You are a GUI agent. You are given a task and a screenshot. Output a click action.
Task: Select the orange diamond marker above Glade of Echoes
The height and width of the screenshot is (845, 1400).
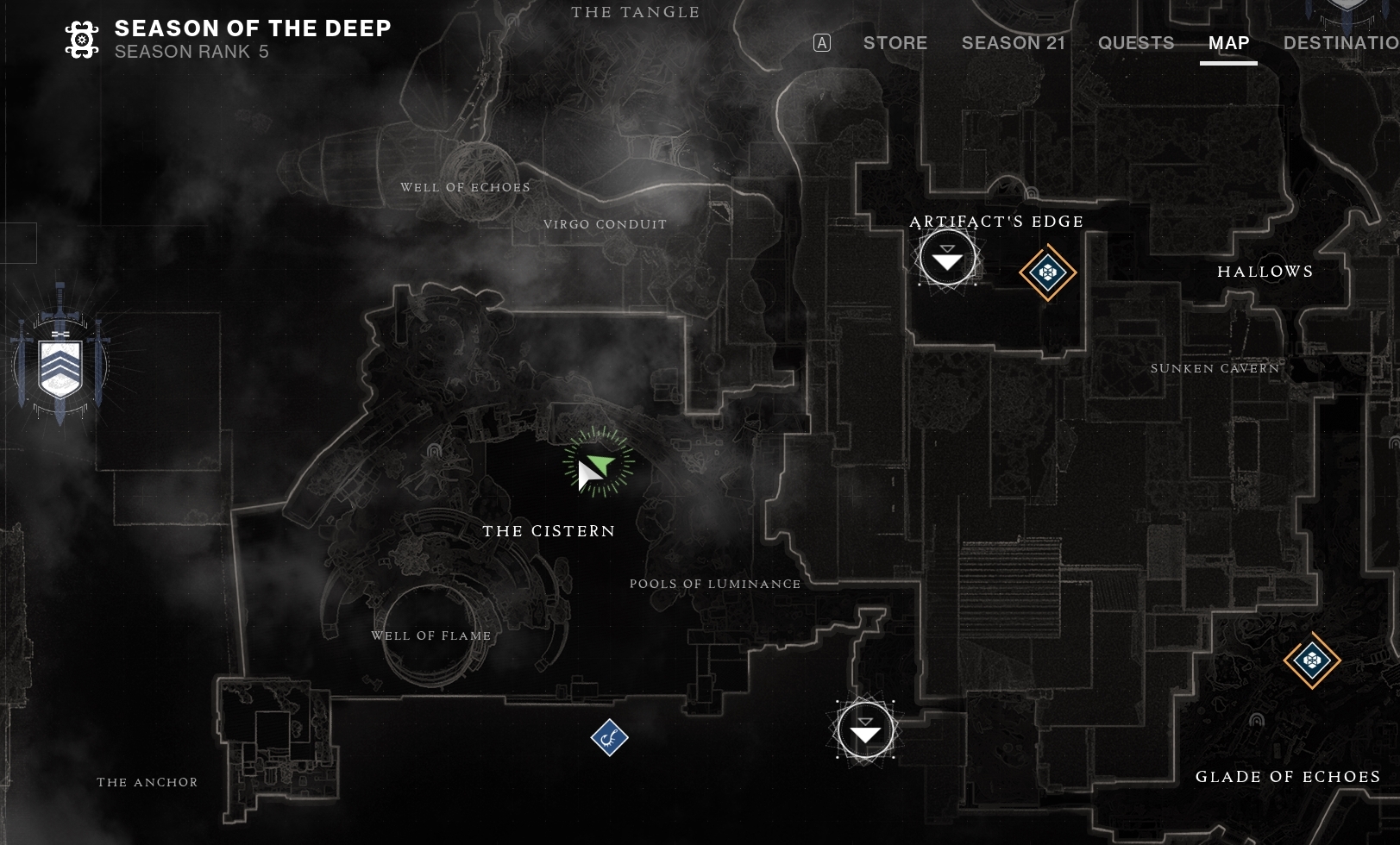coord(1312,660)
